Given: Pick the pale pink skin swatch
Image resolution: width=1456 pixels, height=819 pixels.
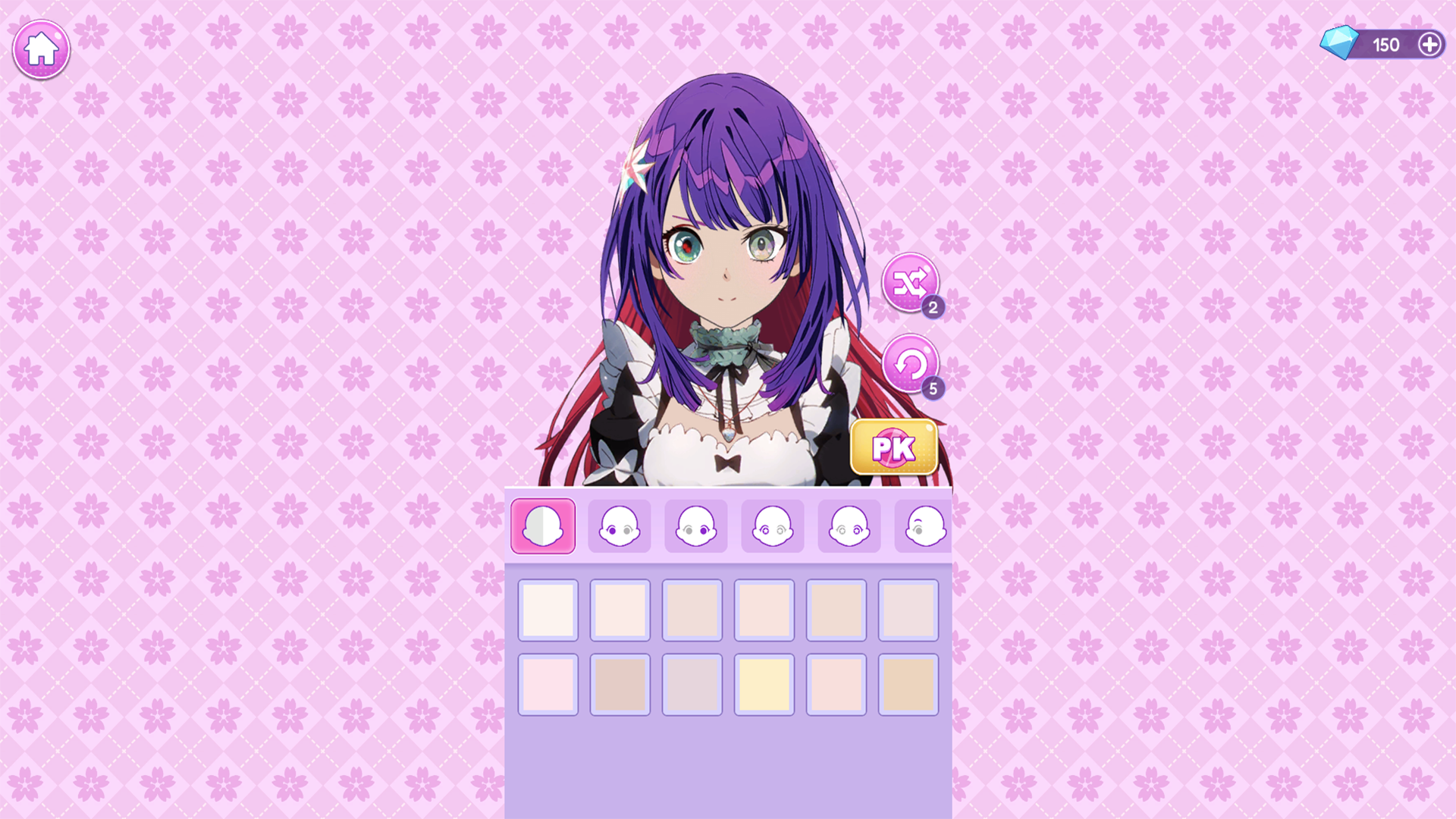Looking at the screenshot, I should tap(548, 686).
